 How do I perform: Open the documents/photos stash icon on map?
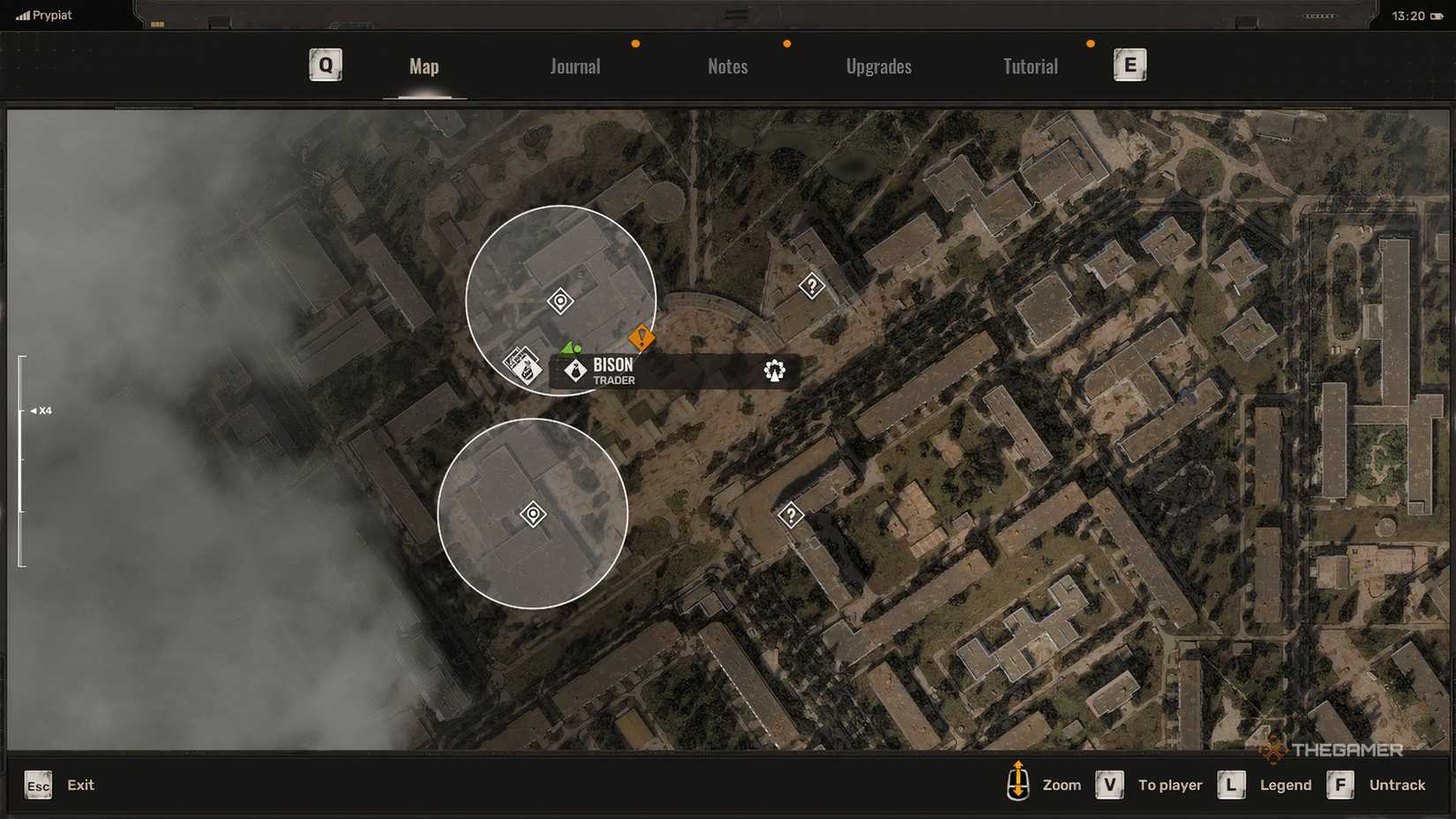[x=522, y=365]
